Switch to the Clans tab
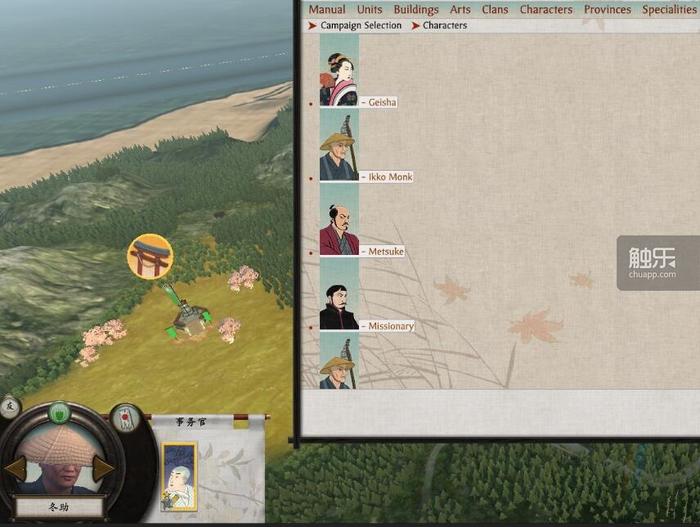This screenshot has height=527, width=700. tap(495, 10)
